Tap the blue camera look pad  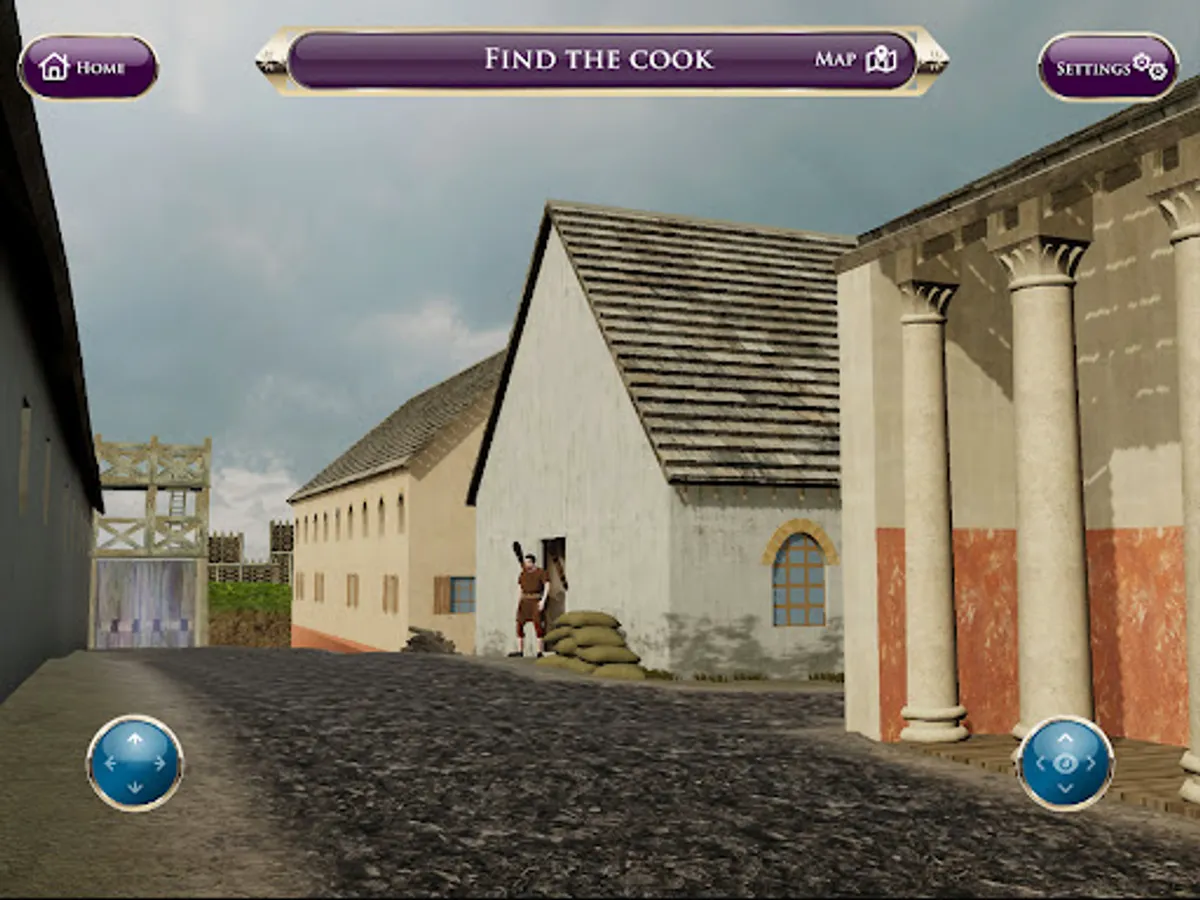click(x=1065, y=763)
